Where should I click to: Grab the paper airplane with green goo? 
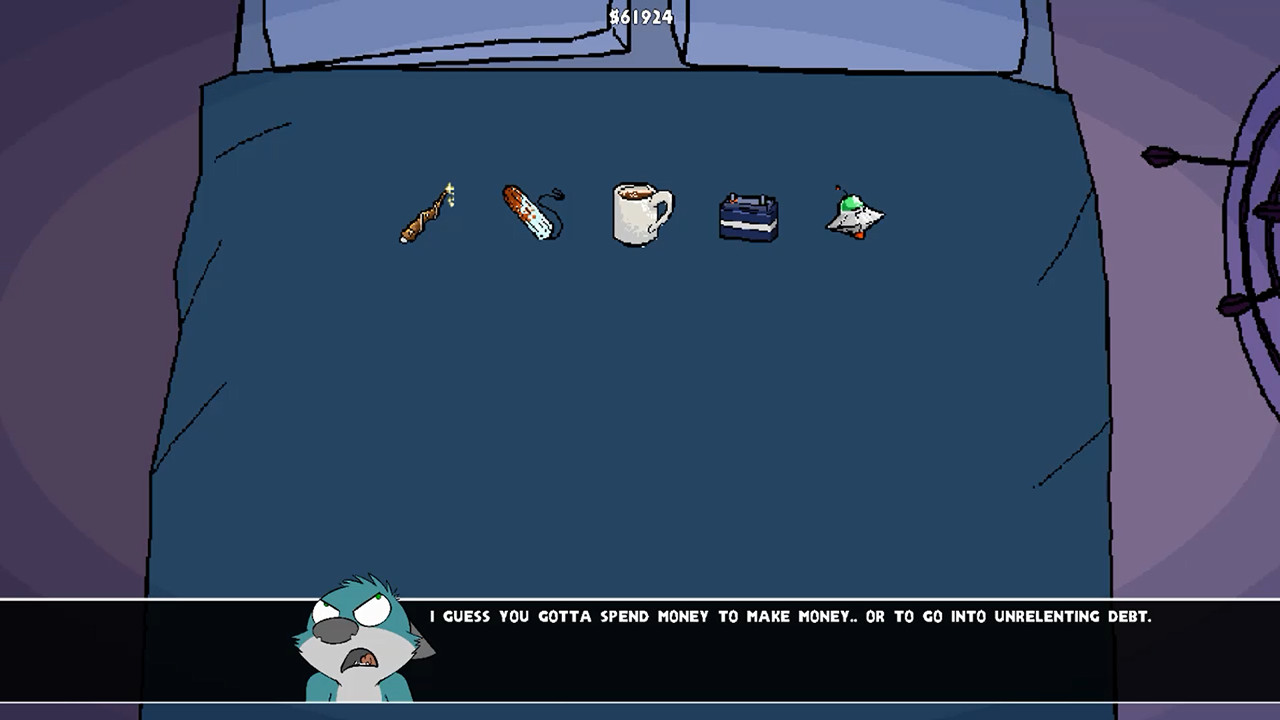(x=855, y=211)
